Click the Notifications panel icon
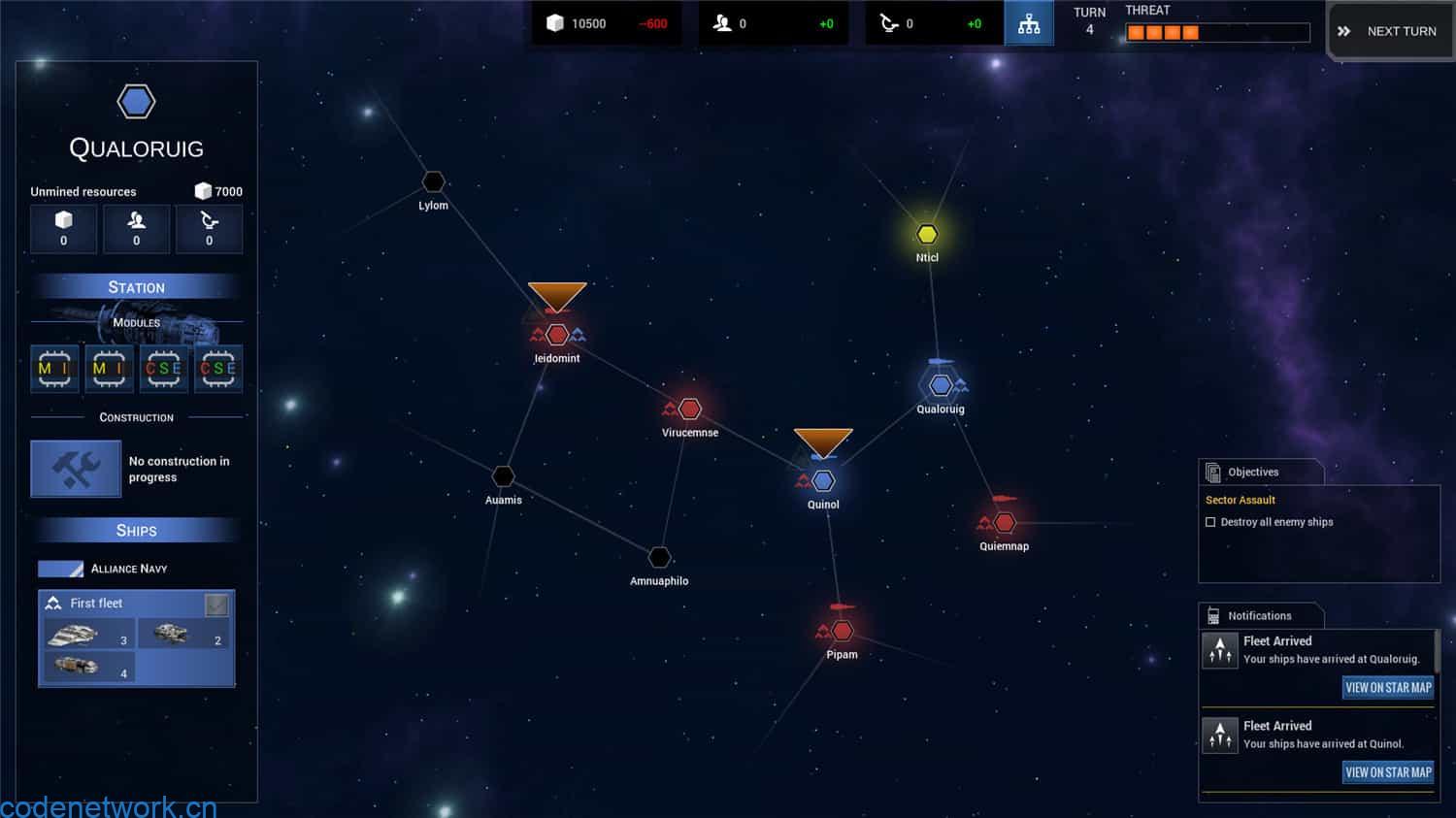The image size is (1456, 818). 1213,614
